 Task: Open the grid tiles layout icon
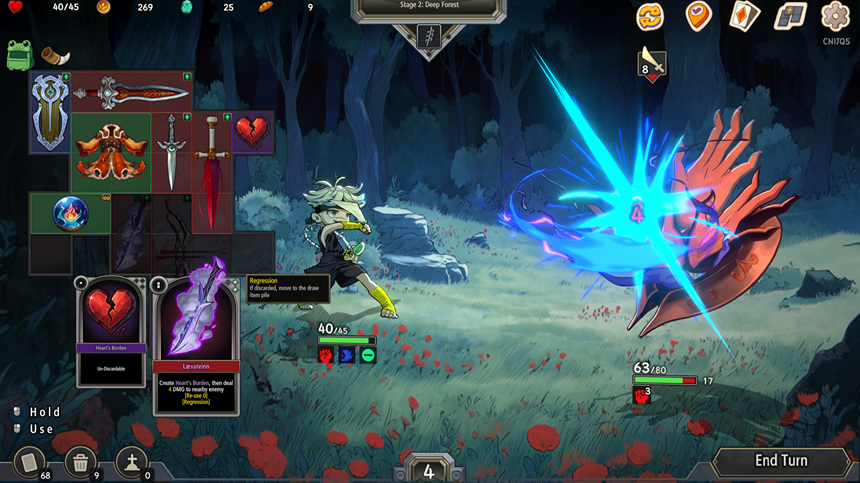[790, 15]
